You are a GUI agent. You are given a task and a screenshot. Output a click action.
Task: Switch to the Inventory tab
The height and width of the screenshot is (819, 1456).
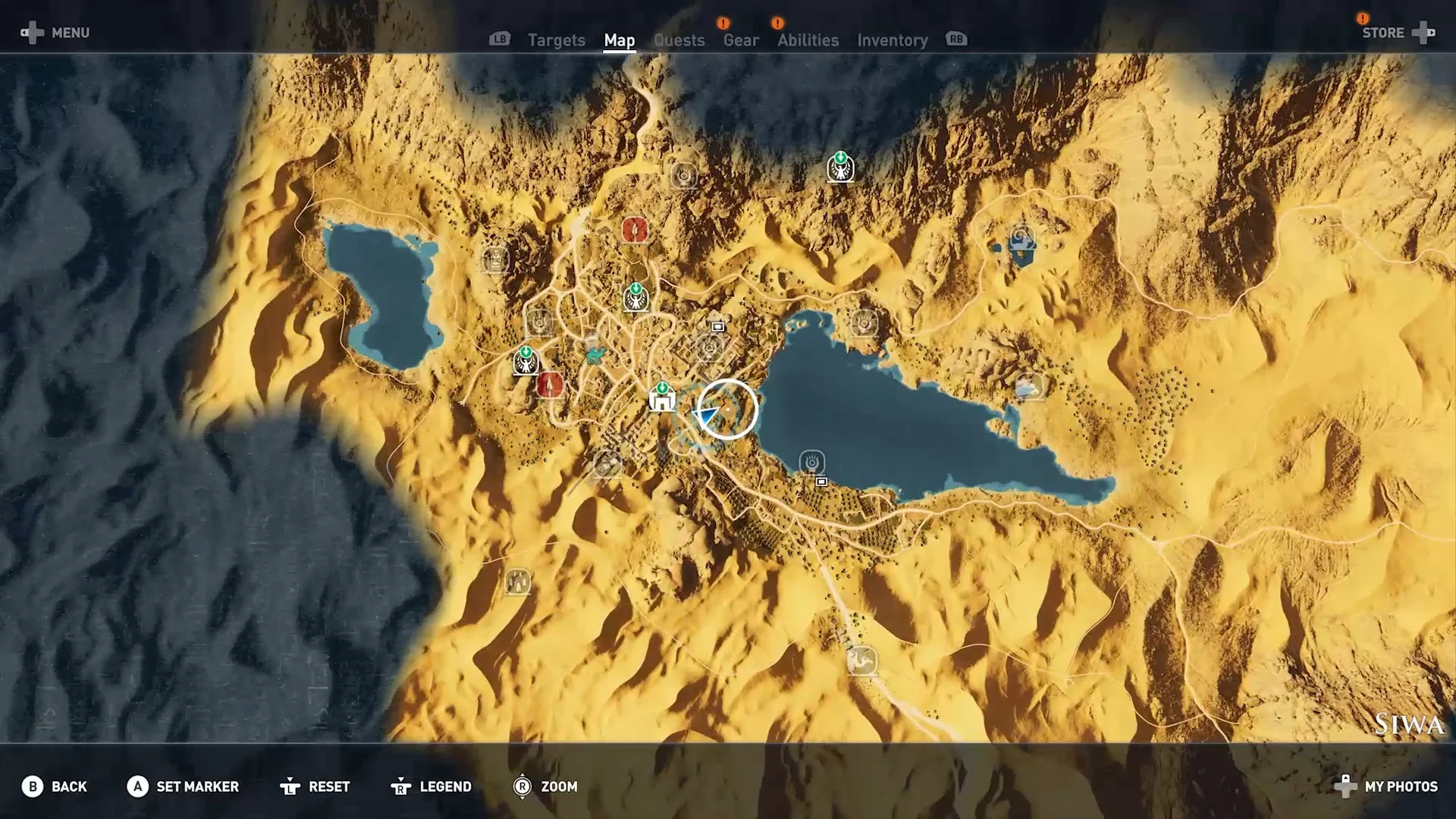coord(892,40)
